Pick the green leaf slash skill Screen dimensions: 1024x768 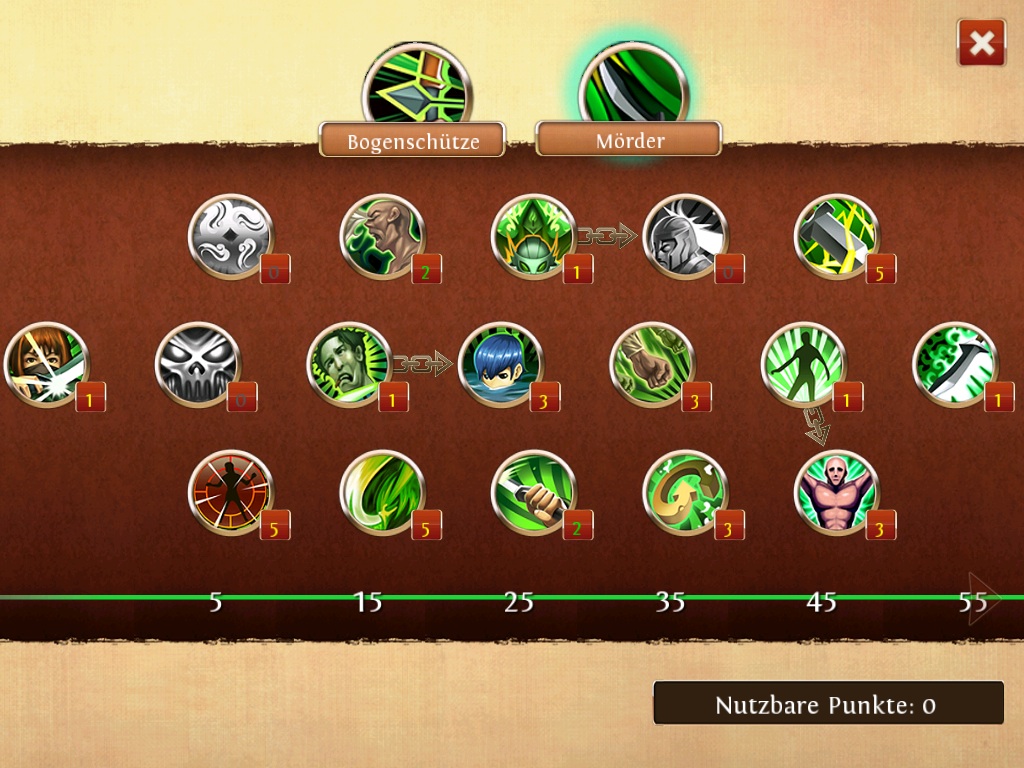click(x=382, y=492)
